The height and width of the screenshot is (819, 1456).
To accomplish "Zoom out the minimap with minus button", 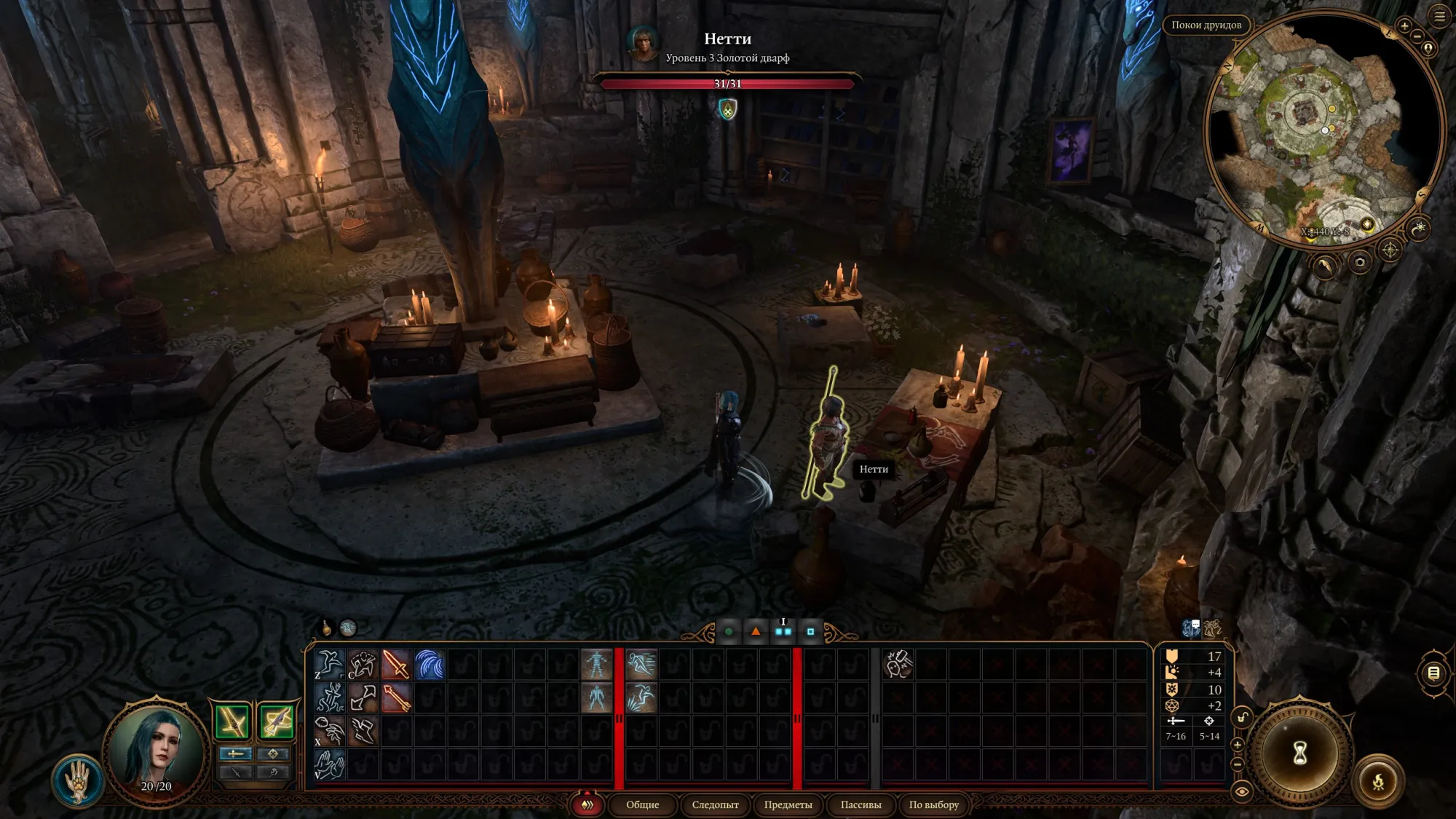I will (1417, 36).
